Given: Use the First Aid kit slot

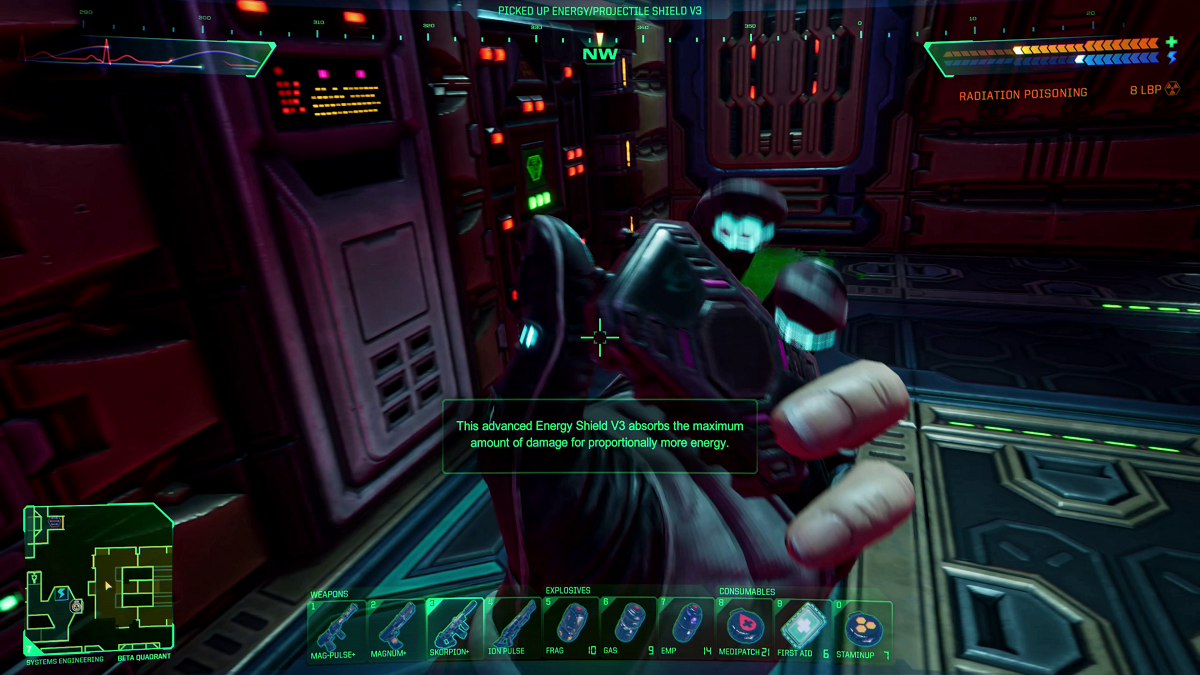Looking at the screenshot, I should click(803, 627).
